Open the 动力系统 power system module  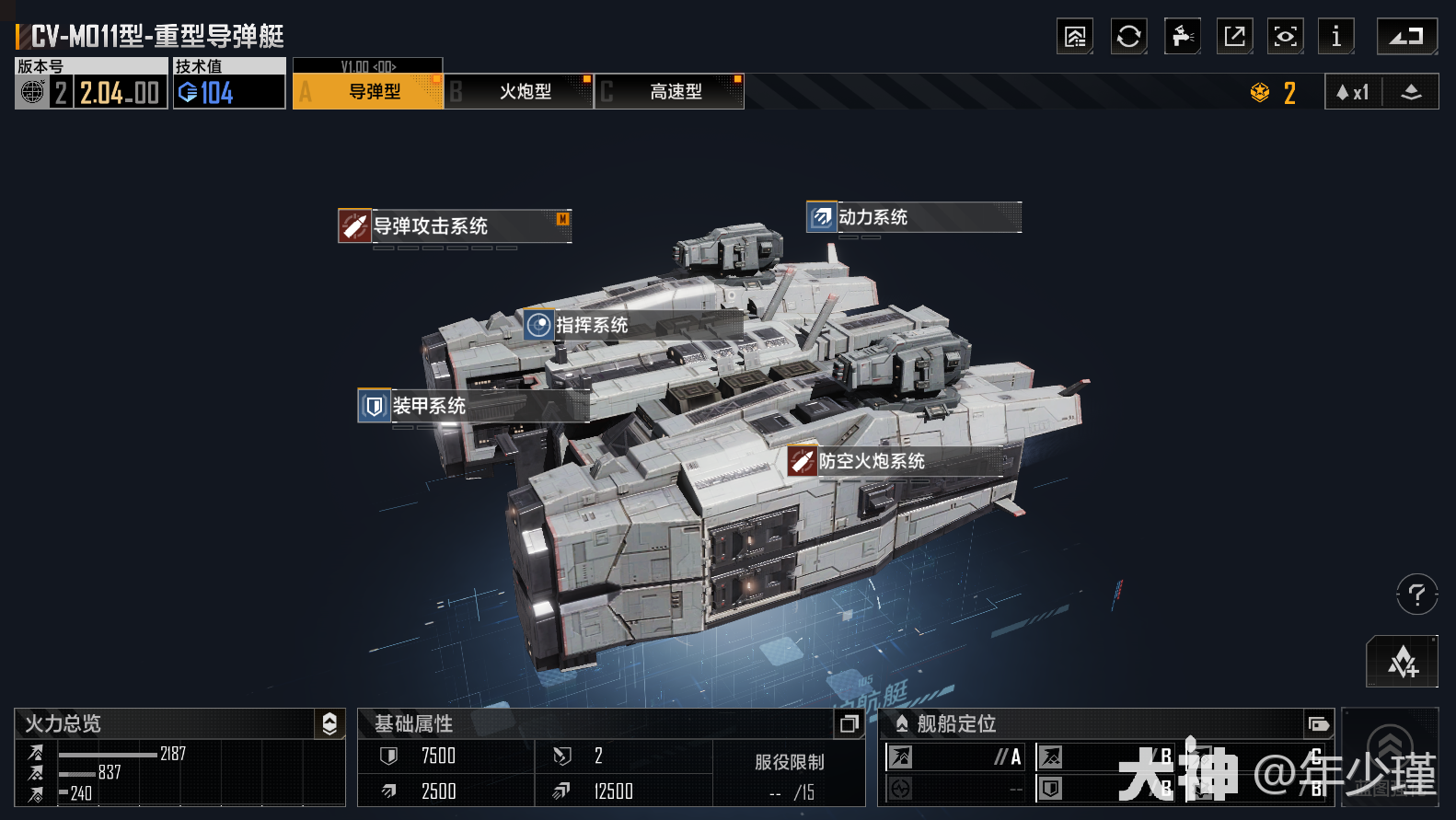point(820,217)
